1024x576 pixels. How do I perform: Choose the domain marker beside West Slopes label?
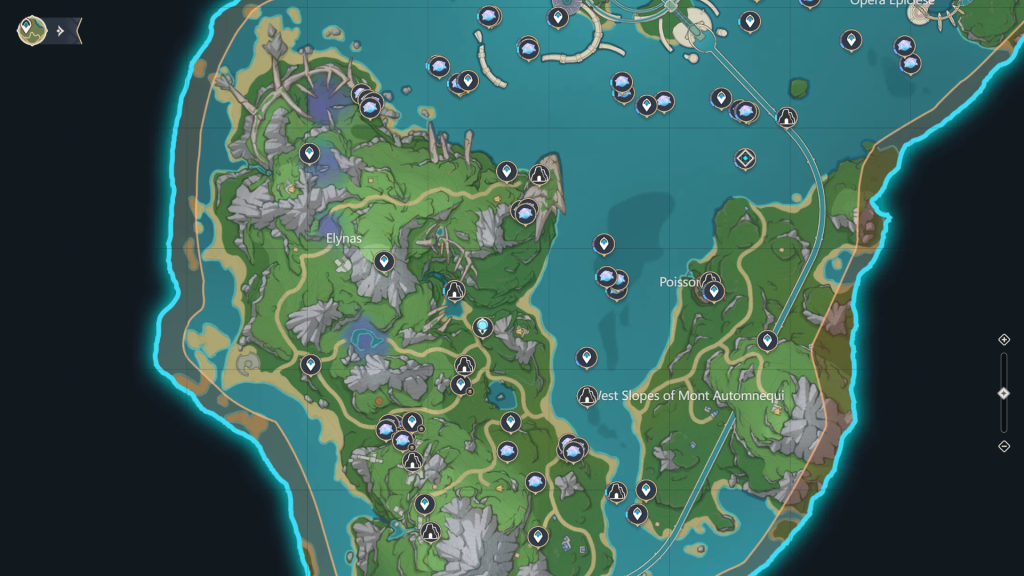tap(587, 396)
